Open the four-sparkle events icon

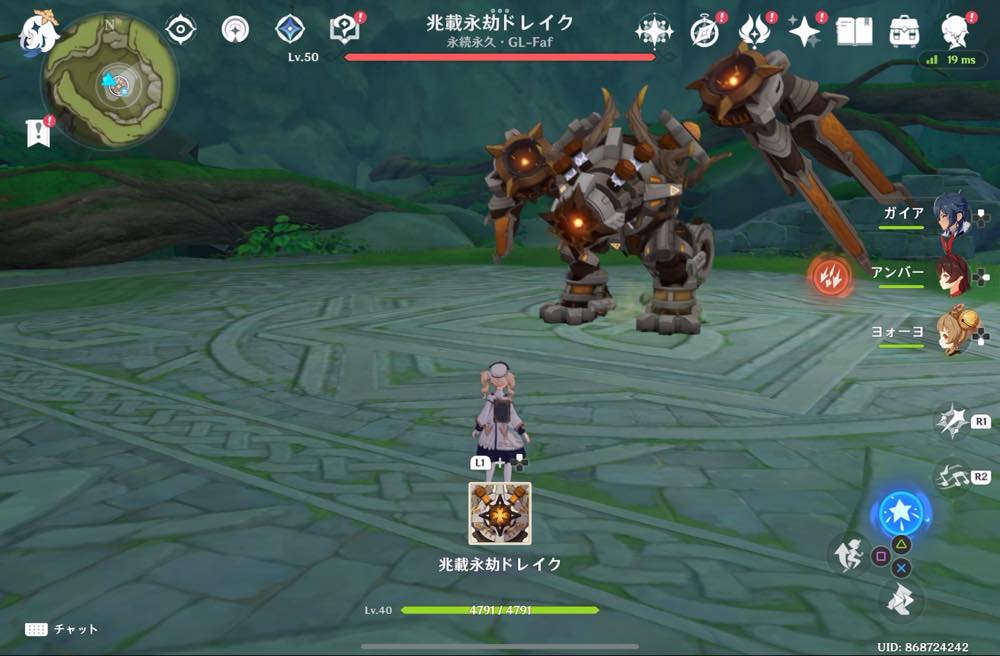[x=653, y=31]
